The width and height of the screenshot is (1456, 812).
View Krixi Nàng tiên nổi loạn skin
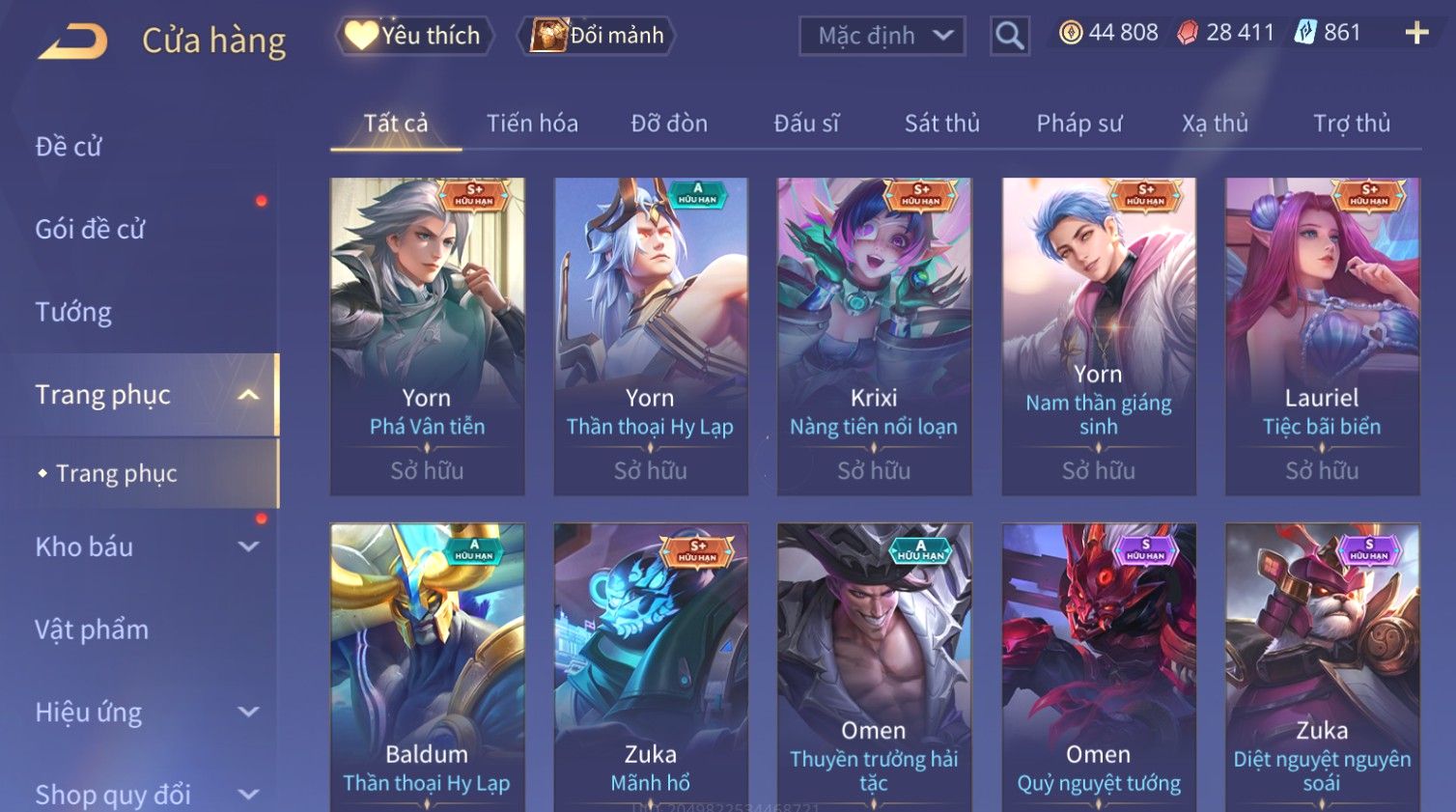point(874,335)
